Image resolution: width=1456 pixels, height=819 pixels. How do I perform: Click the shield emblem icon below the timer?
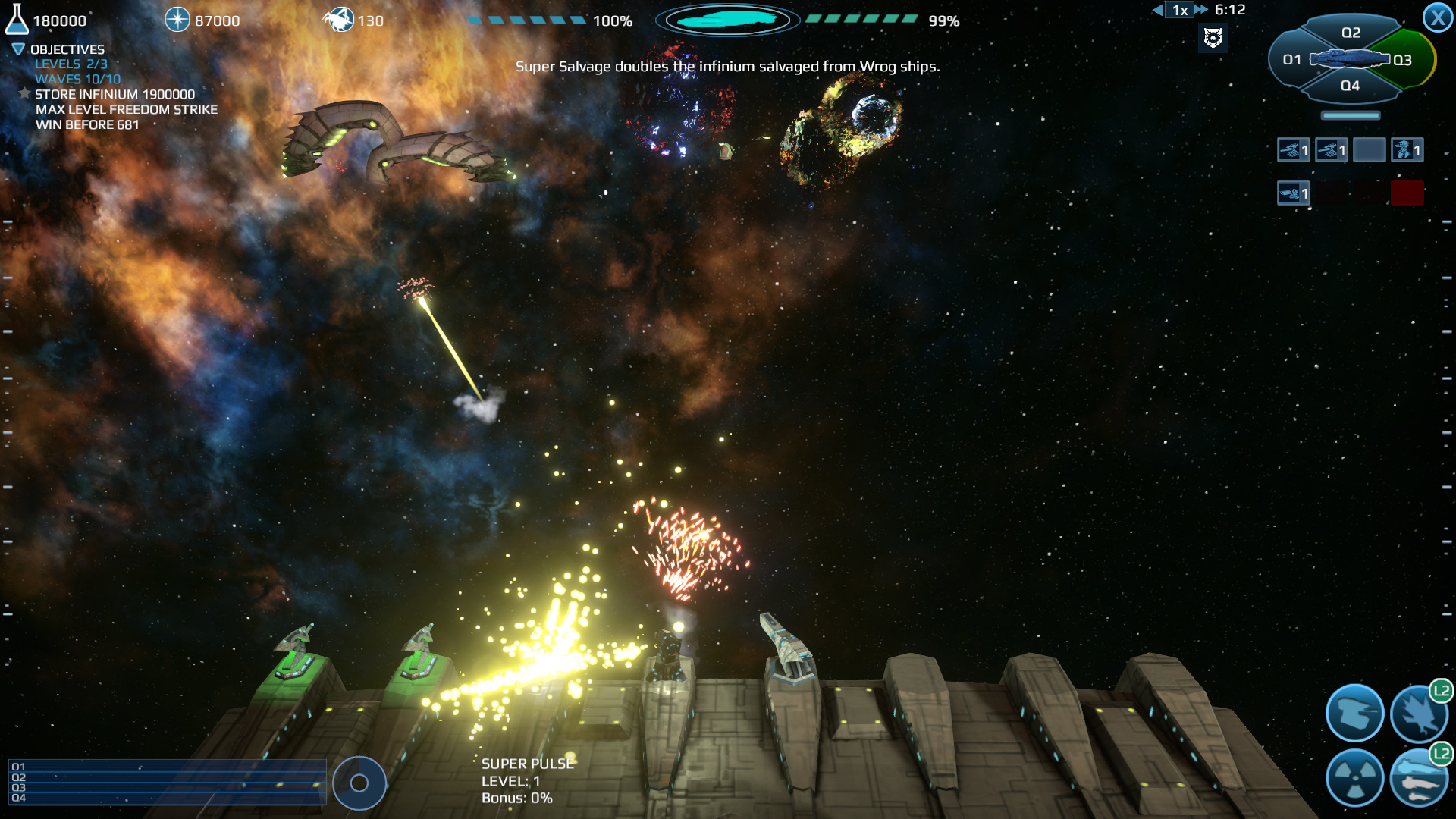point(1213,38)
